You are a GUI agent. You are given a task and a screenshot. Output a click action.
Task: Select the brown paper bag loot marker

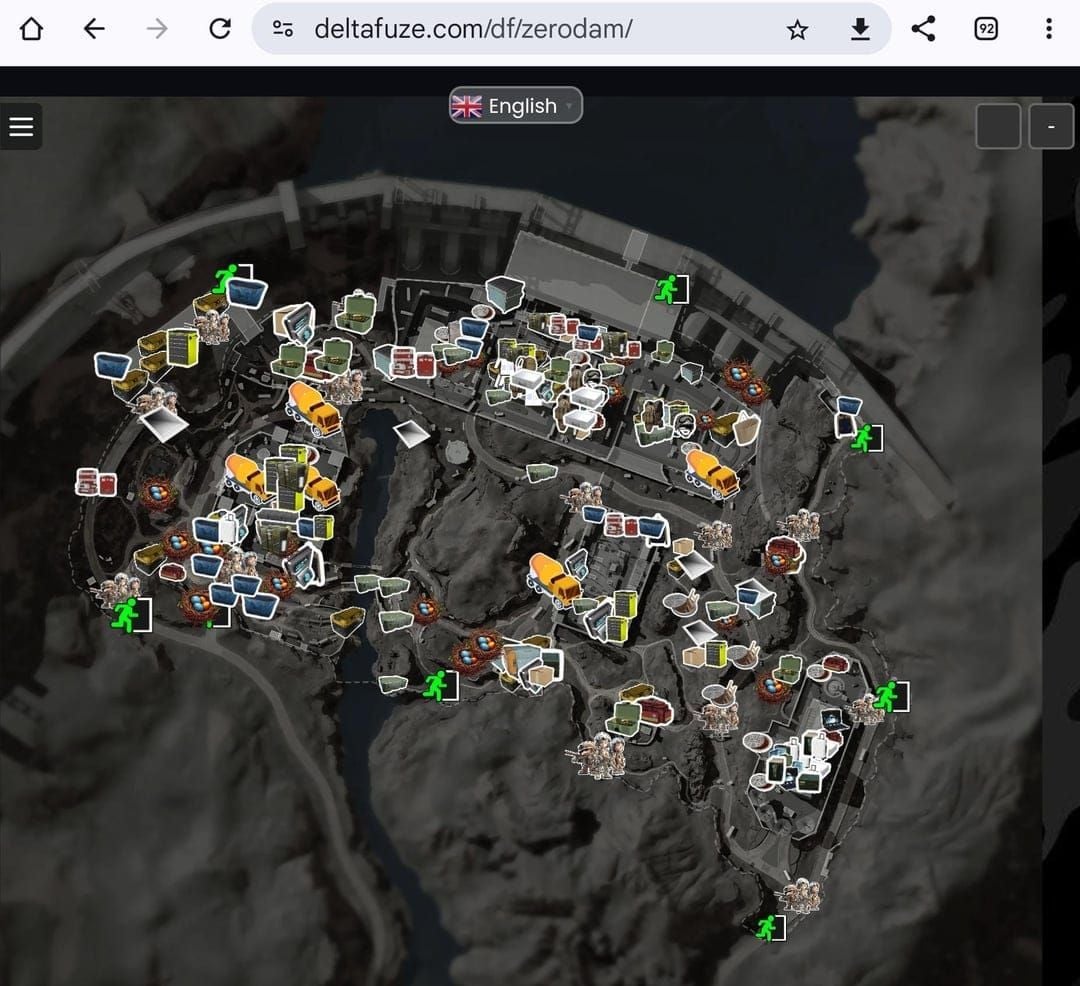pos(747,427)
